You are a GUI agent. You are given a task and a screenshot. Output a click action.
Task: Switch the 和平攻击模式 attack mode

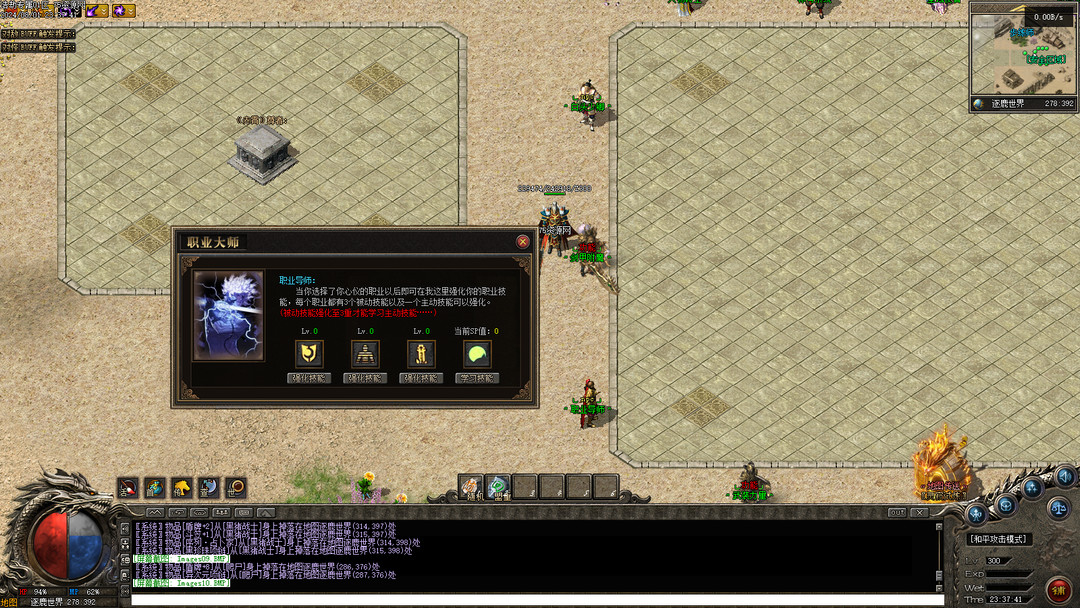point(1000,539)
